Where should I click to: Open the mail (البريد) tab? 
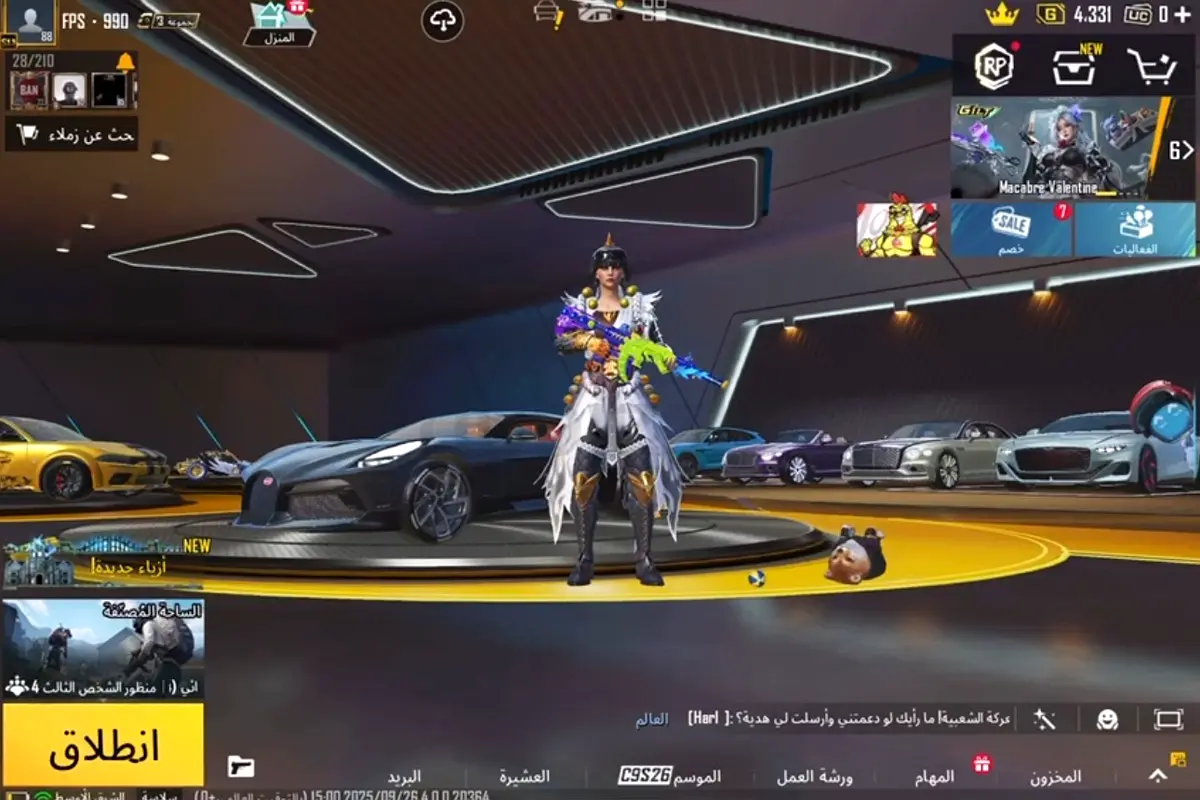pyautogui.click(x=404, y=776)
